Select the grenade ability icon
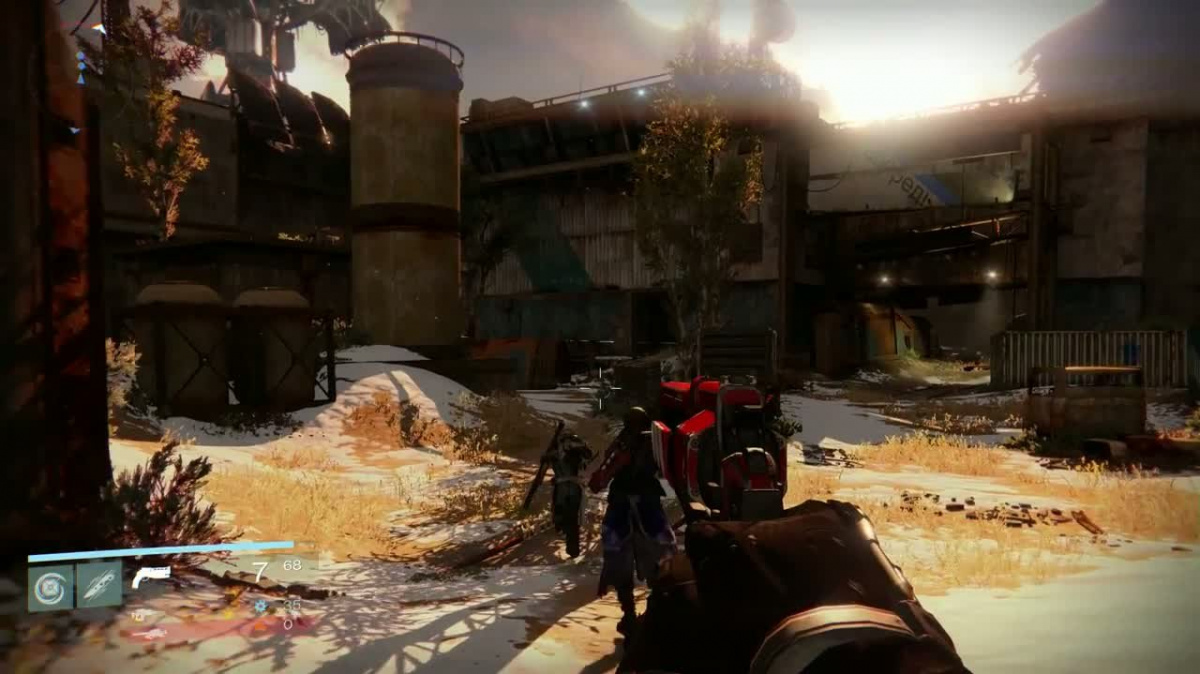 [50, 587]
